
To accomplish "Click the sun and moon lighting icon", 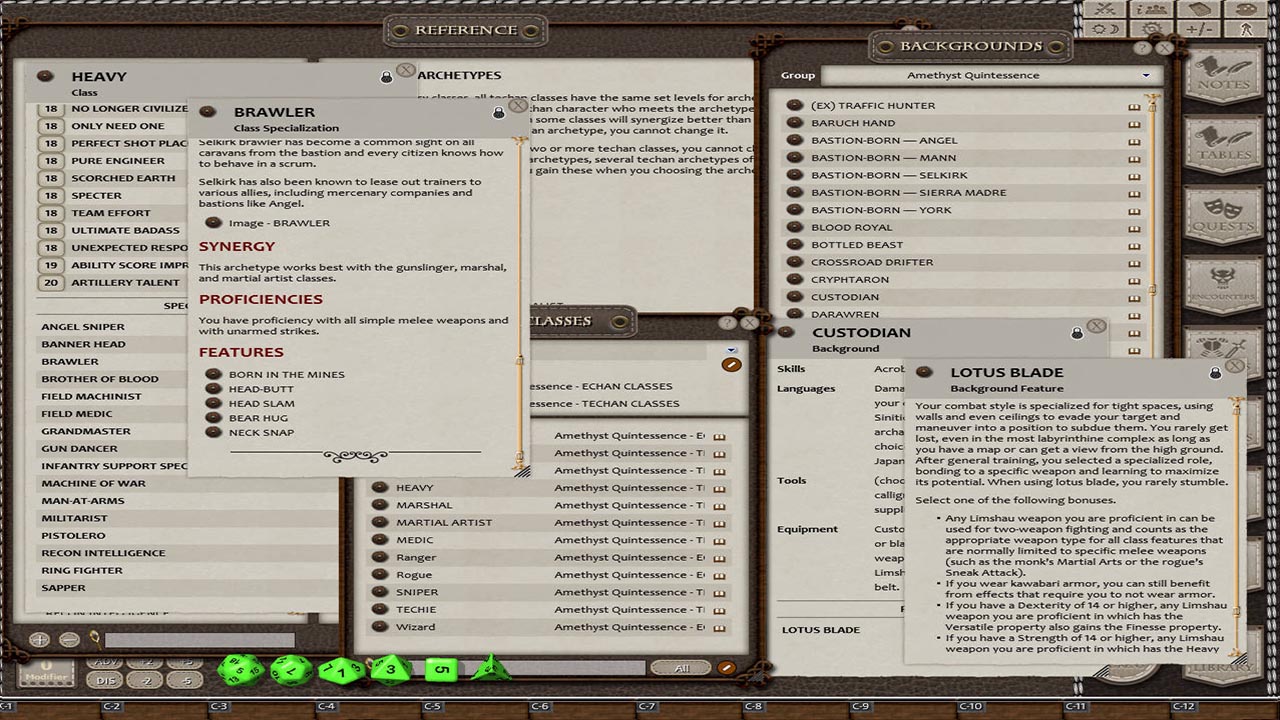I will 1105,27.
